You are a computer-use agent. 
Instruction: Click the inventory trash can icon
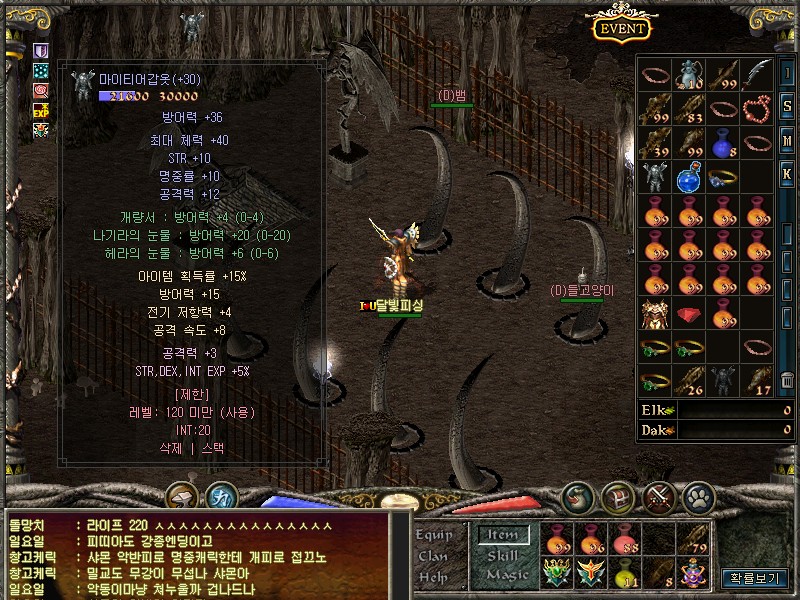coord(787,379)
